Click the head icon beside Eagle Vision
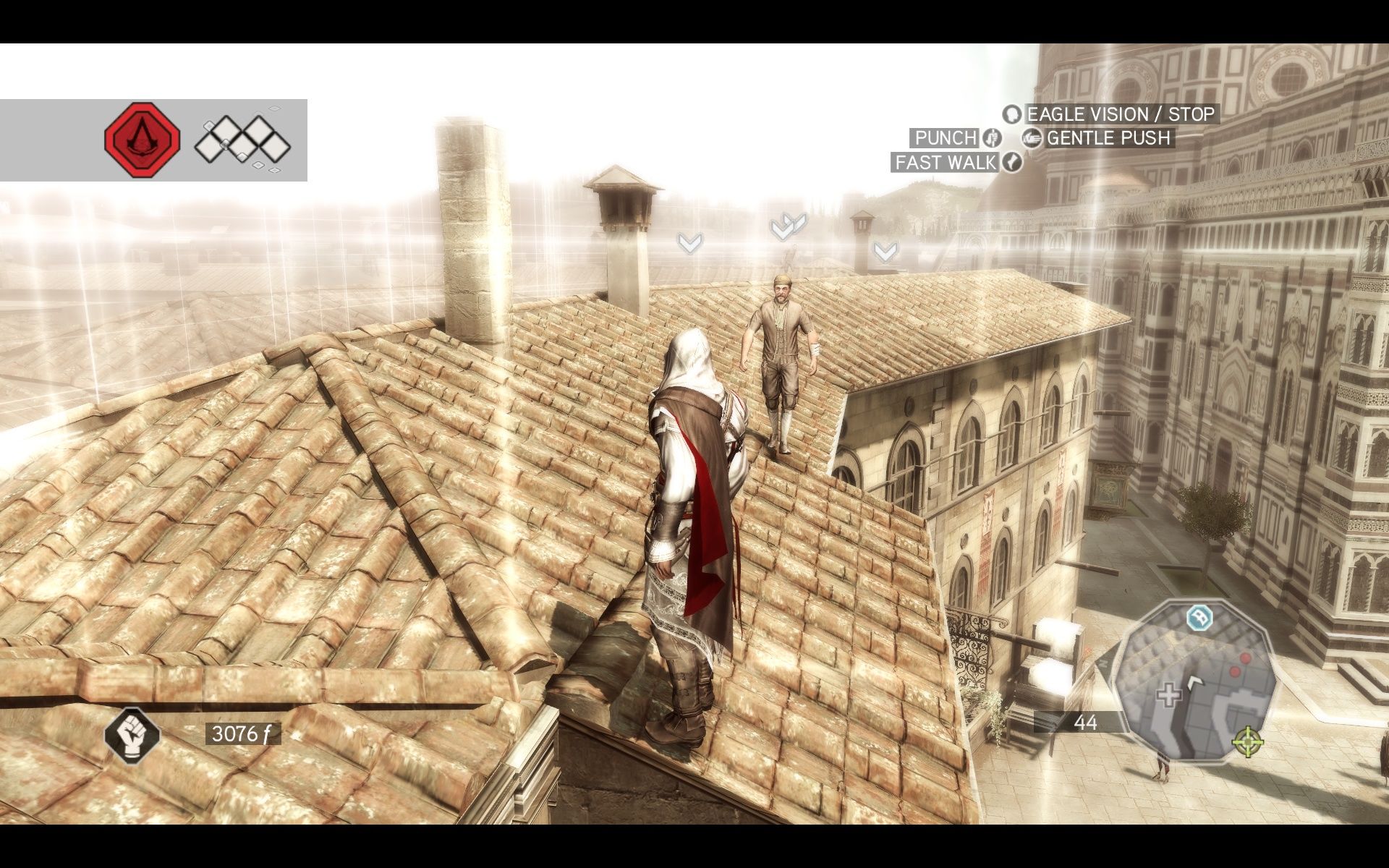 tap(1012, 115)
